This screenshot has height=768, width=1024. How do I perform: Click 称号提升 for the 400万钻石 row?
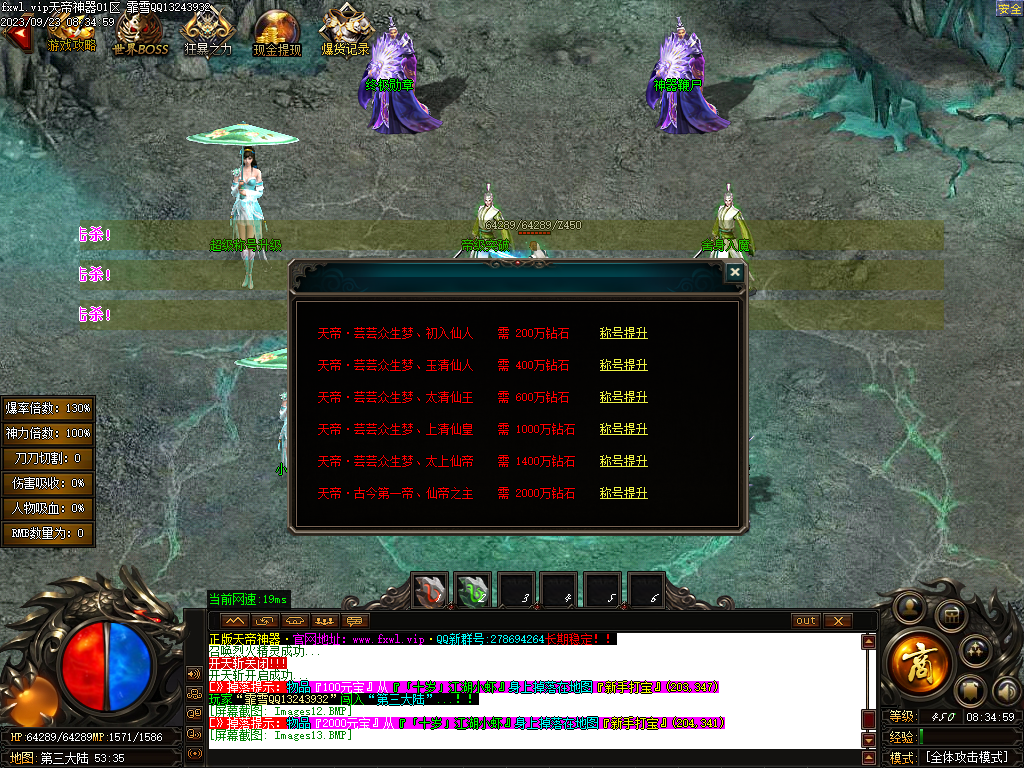[623, 365]
